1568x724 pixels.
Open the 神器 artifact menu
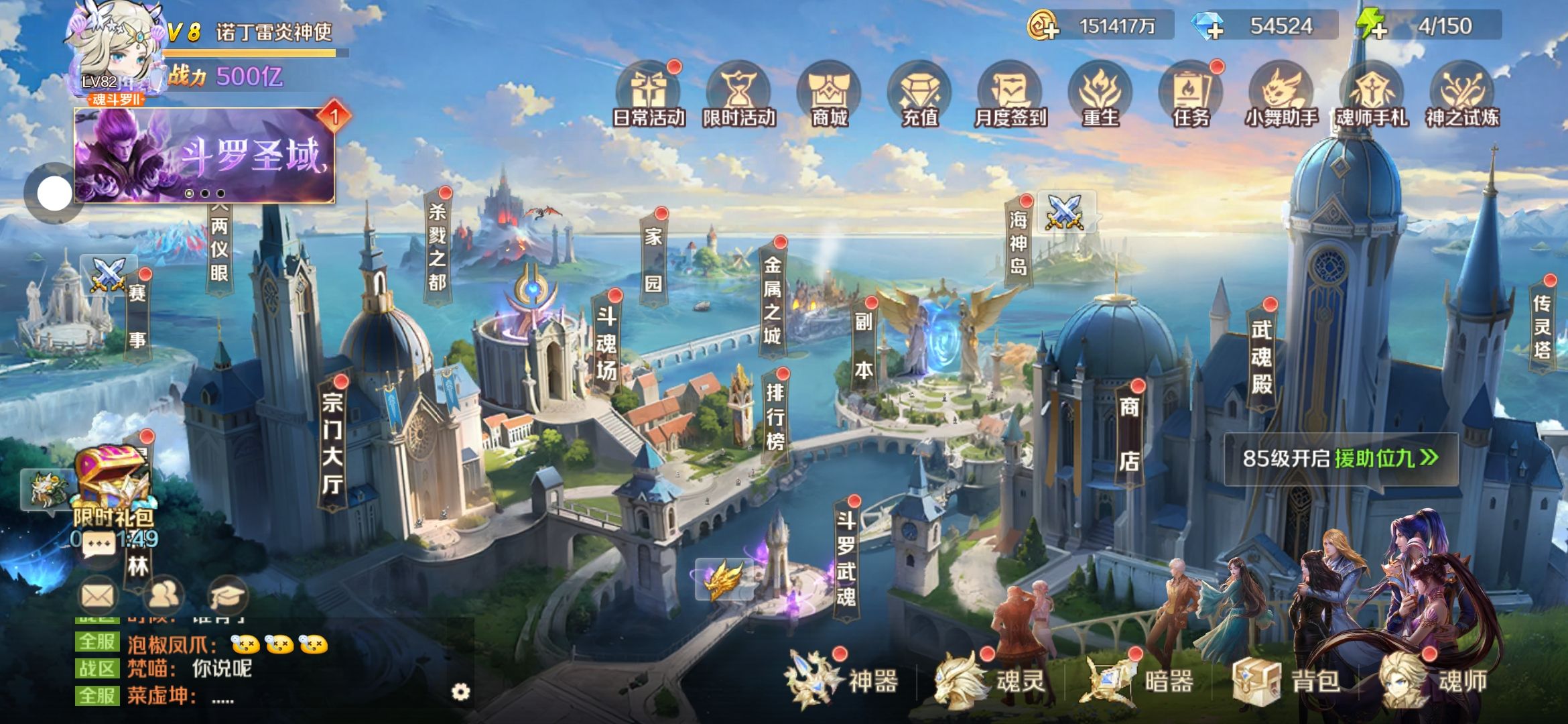pyautogui.click(x=846, y=682)
